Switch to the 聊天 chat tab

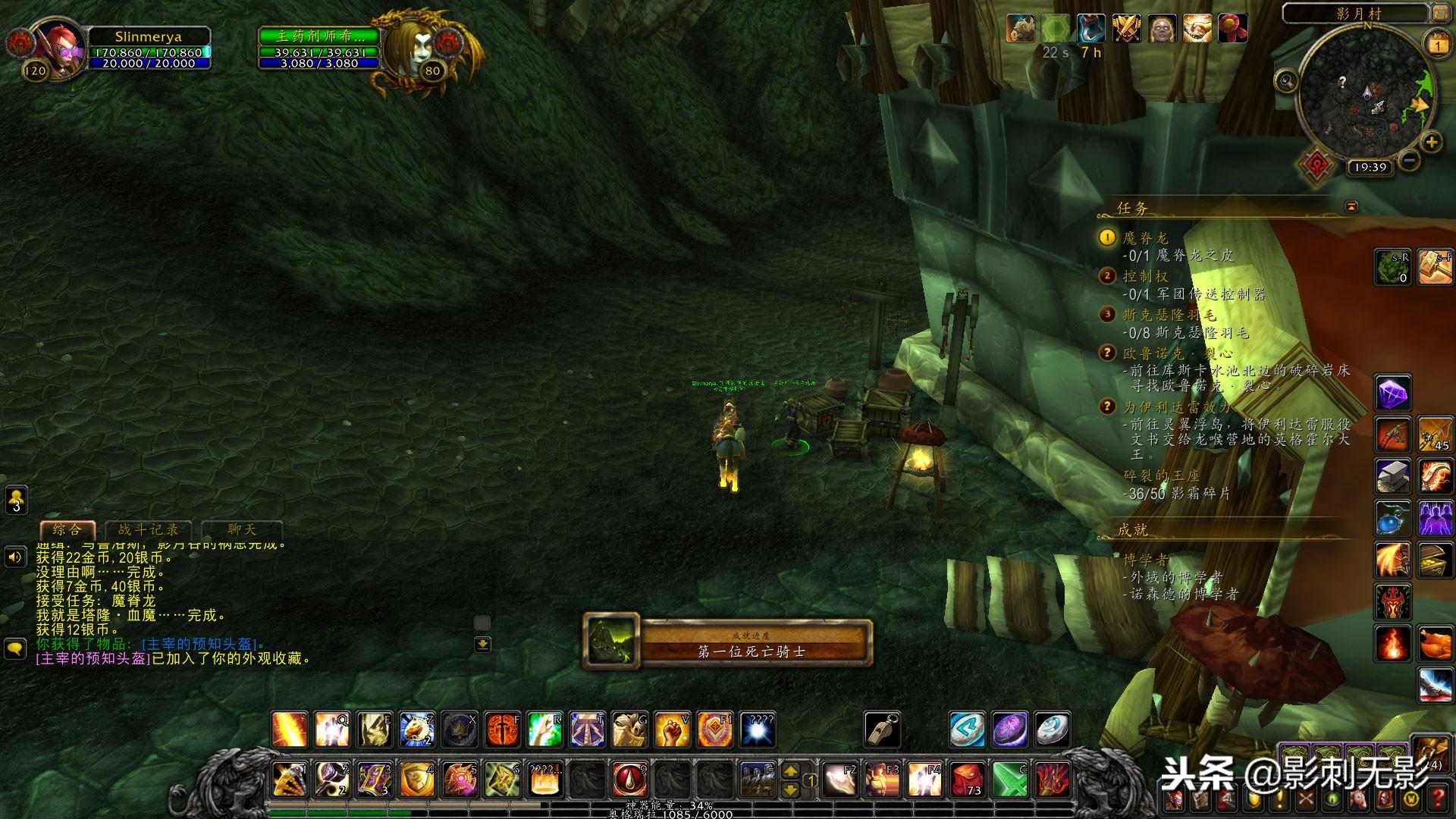242,530
